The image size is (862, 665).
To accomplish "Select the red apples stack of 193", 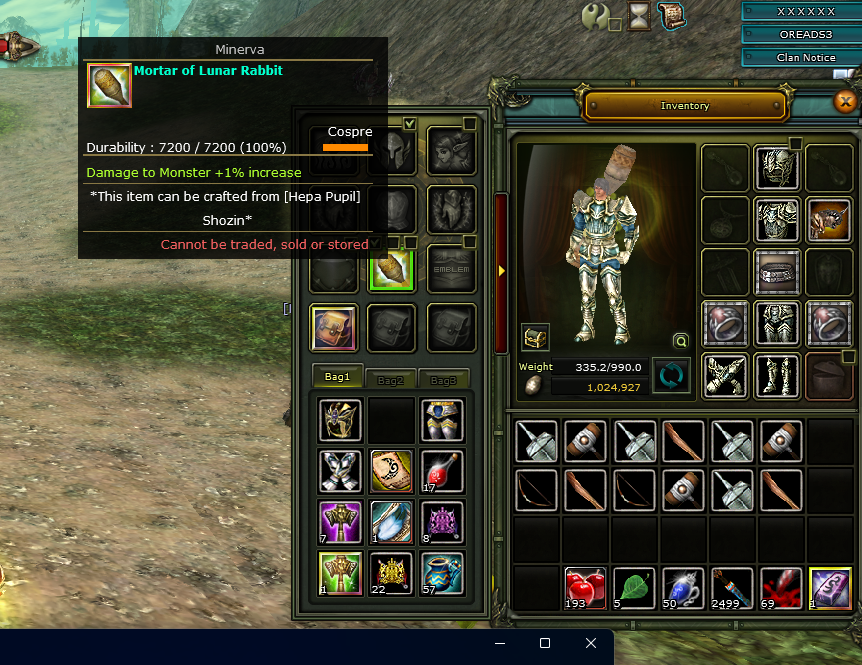I will point(583,587).
